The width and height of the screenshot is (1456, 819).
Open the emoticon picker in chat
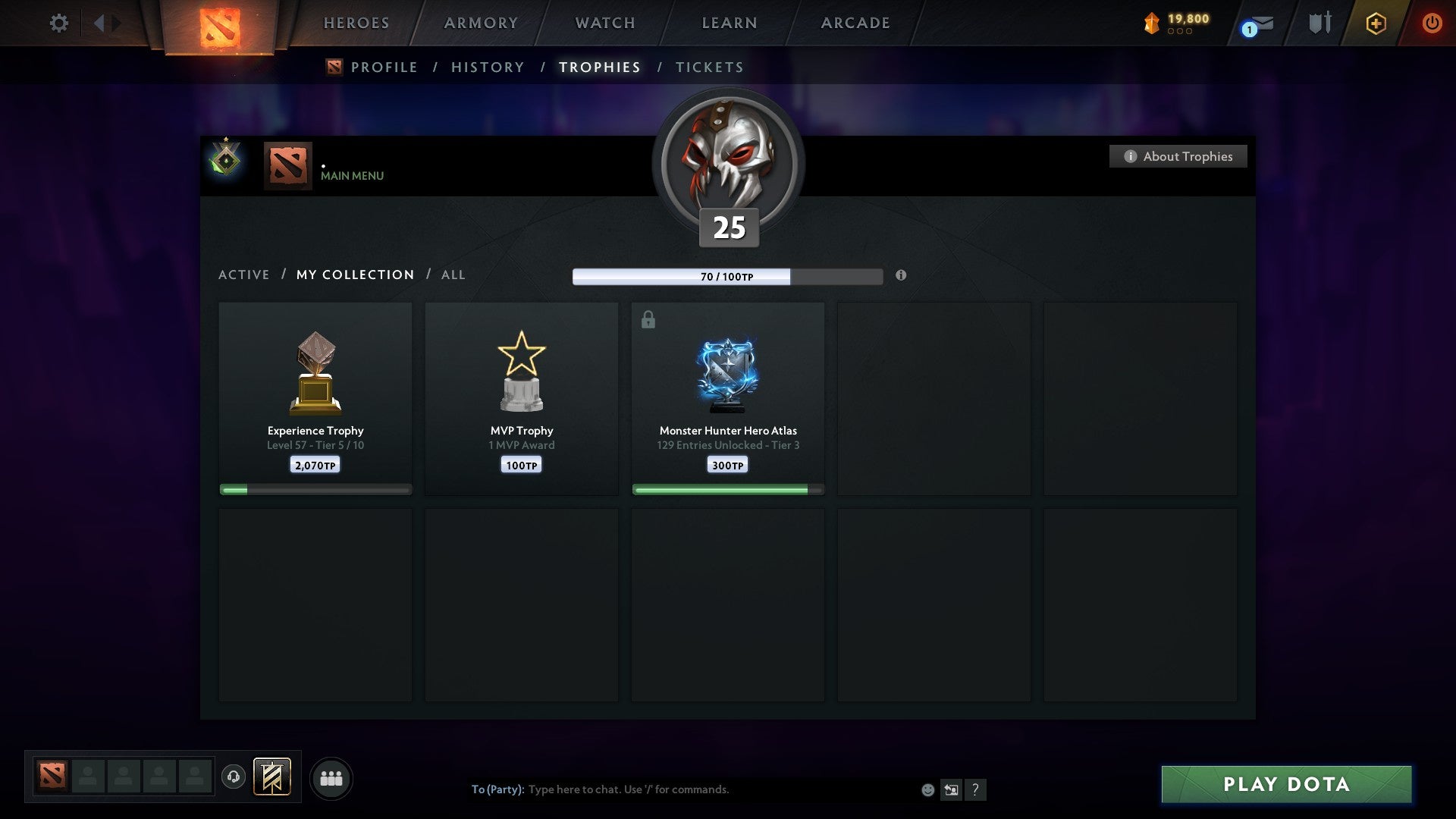coord(927,789)
